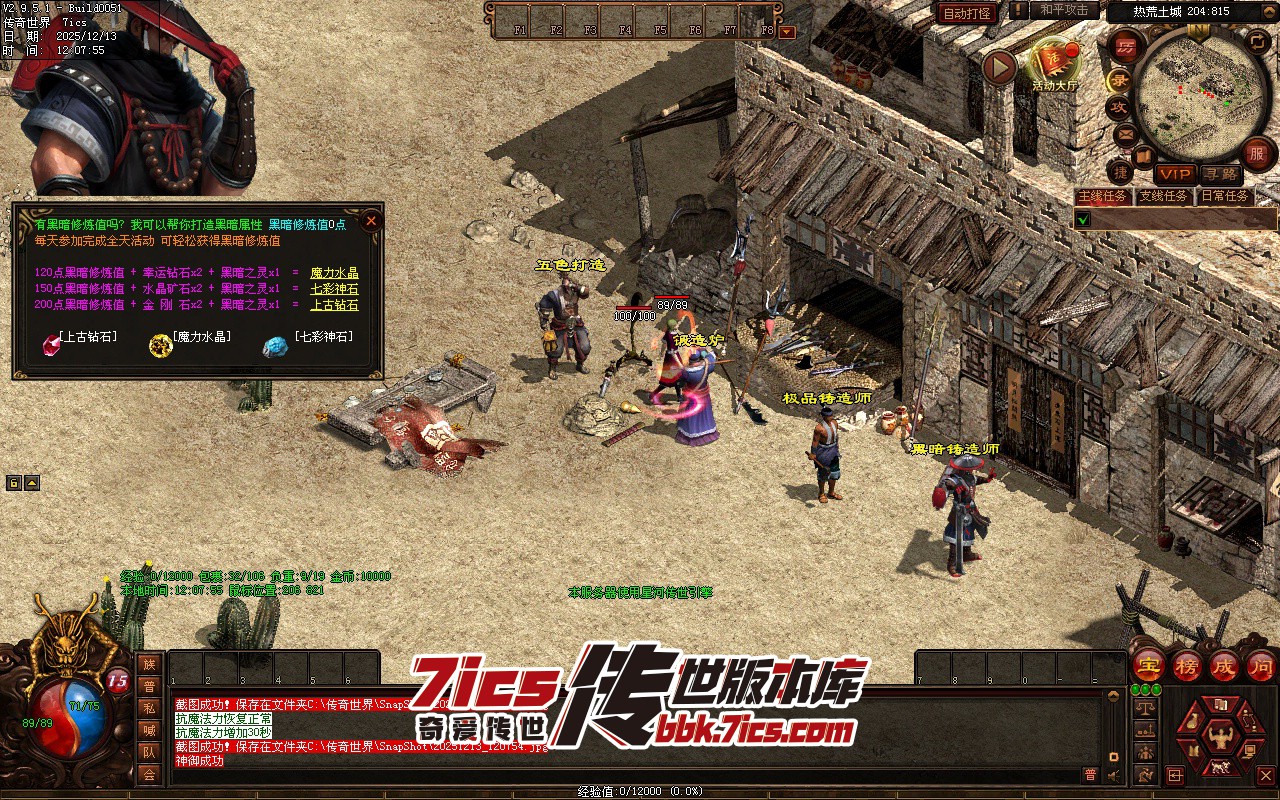
Task: Open the 榜 rankings button
Action: (1187, 665)
